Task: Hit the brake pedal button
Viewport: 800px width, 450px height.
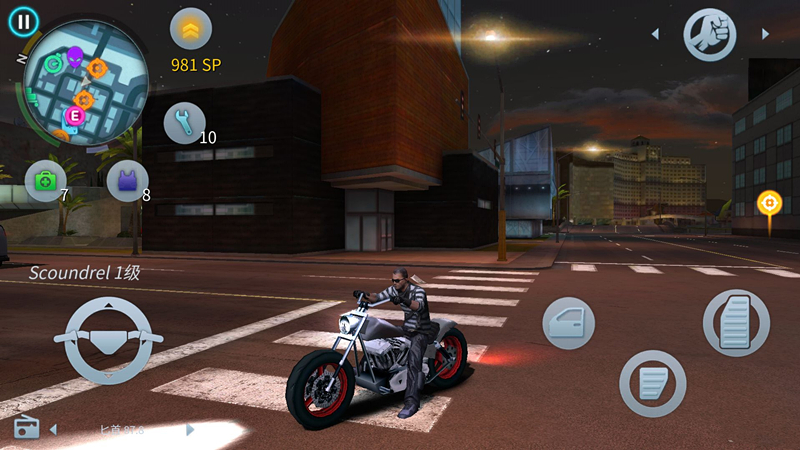Action: click(x=652, y=383)
